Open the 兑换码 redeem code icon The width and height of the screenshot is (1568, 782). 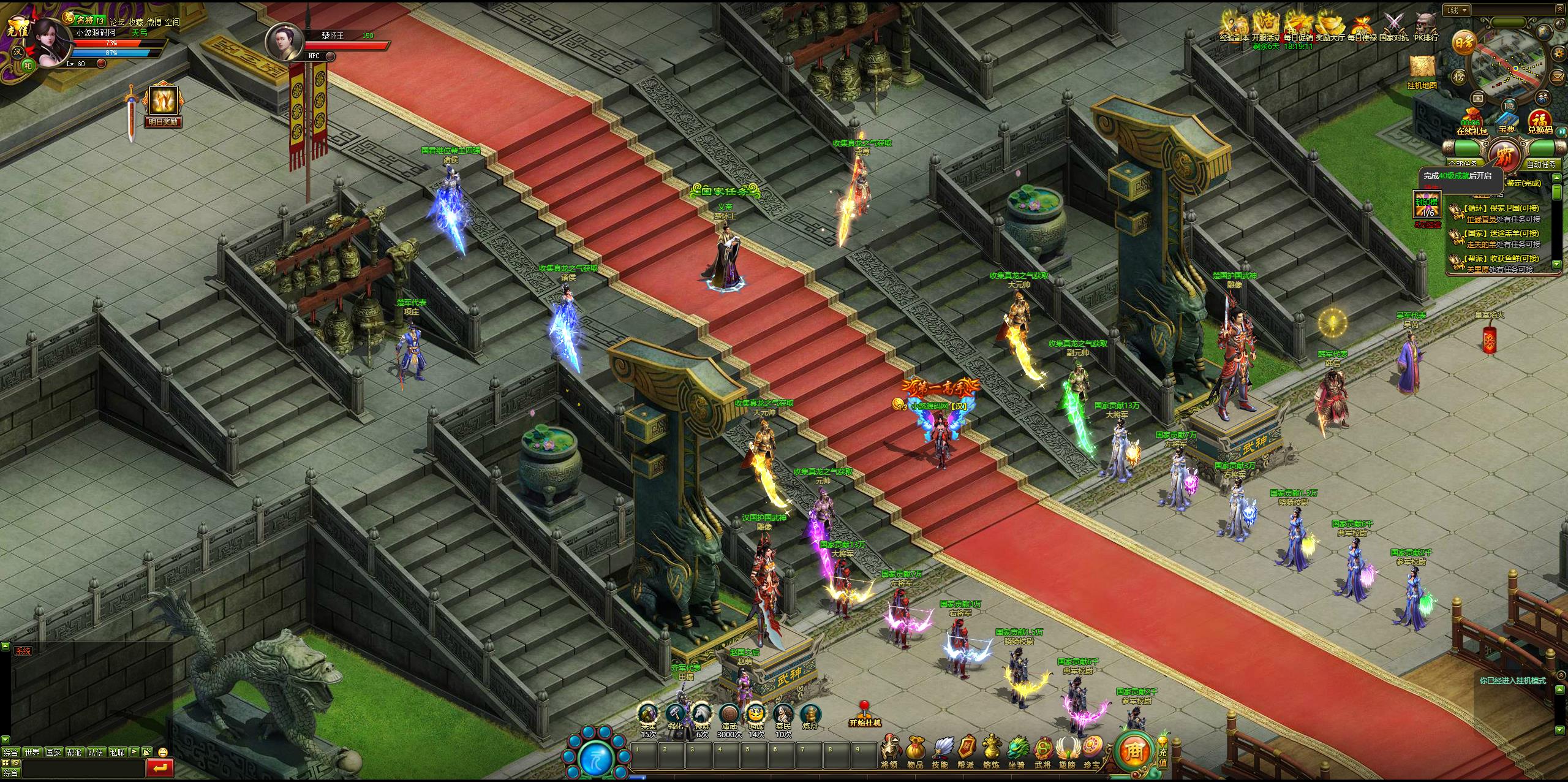[1539, 122]
